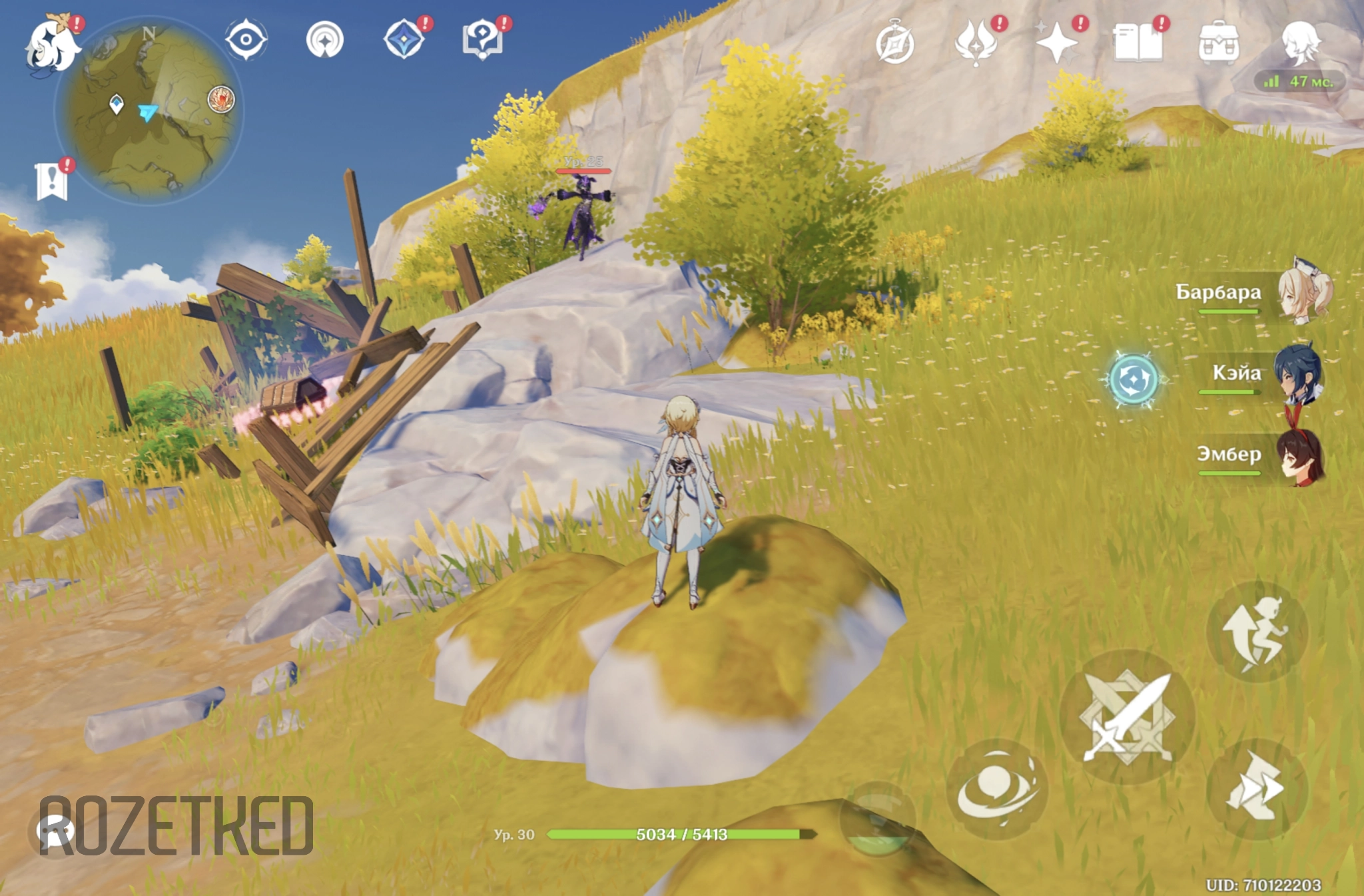Screen dimensions: 1364x896
Task: Use the Anemo elemental skill
Action: point(996,788)
